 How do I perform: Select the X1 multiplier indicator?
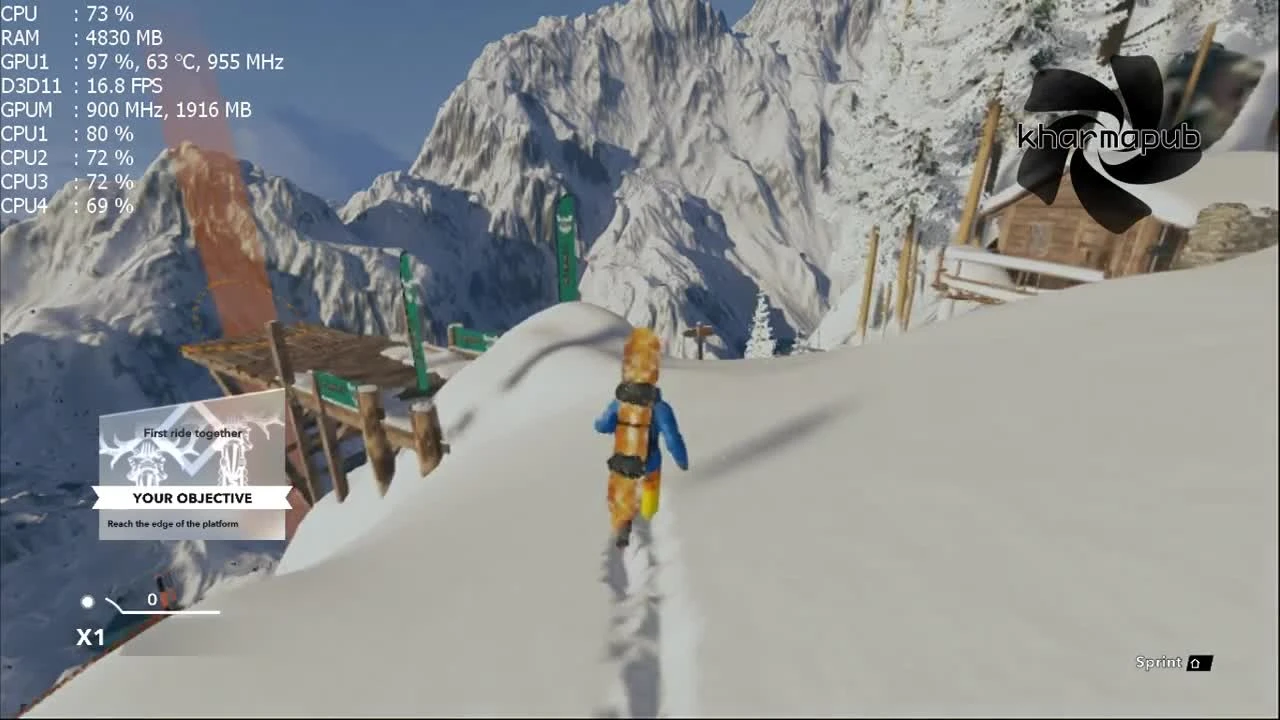point(92,637)
